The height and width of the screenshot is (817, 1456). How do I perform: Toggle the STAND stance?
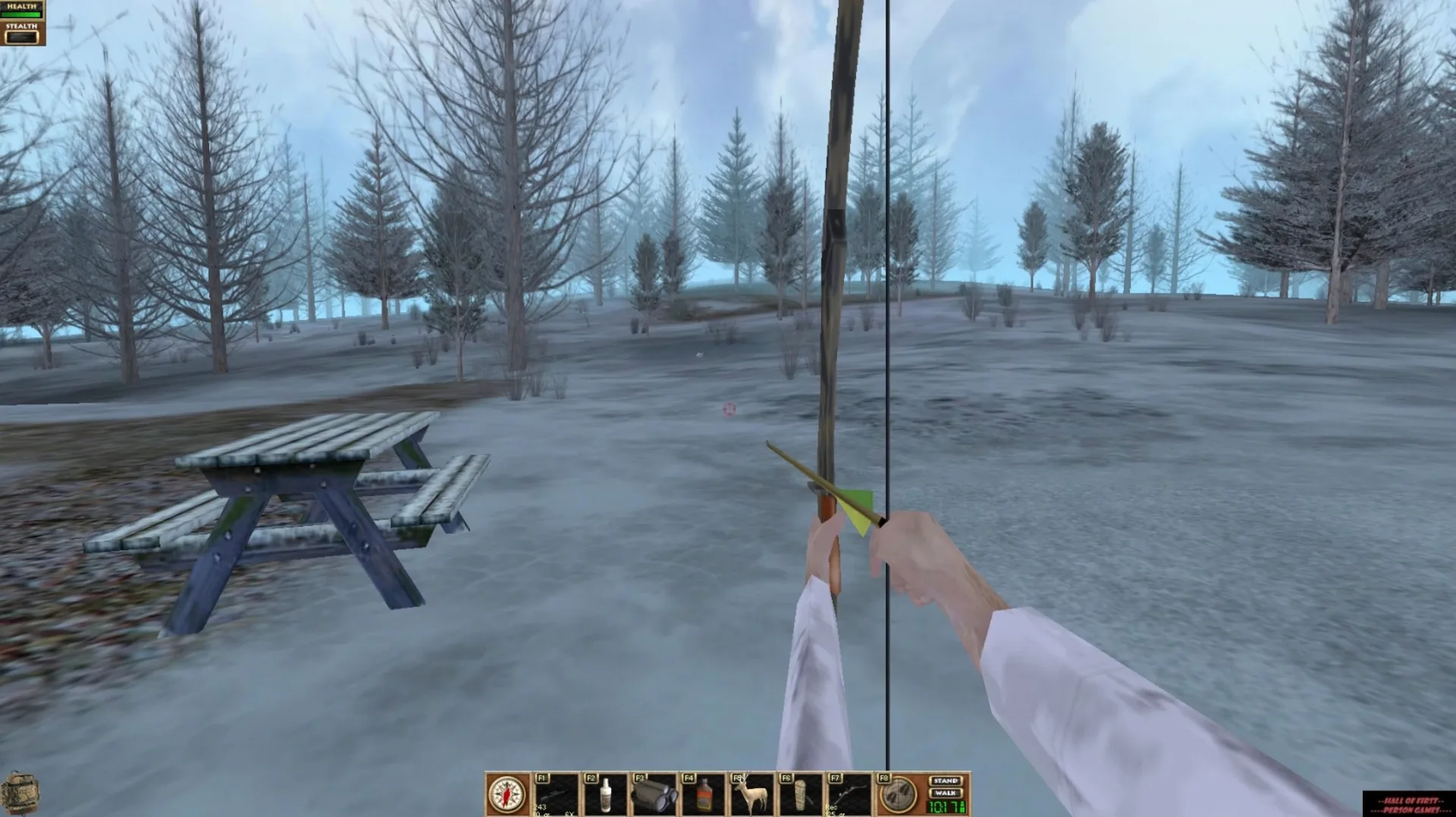pyautogui.click(x=944, y=781)
